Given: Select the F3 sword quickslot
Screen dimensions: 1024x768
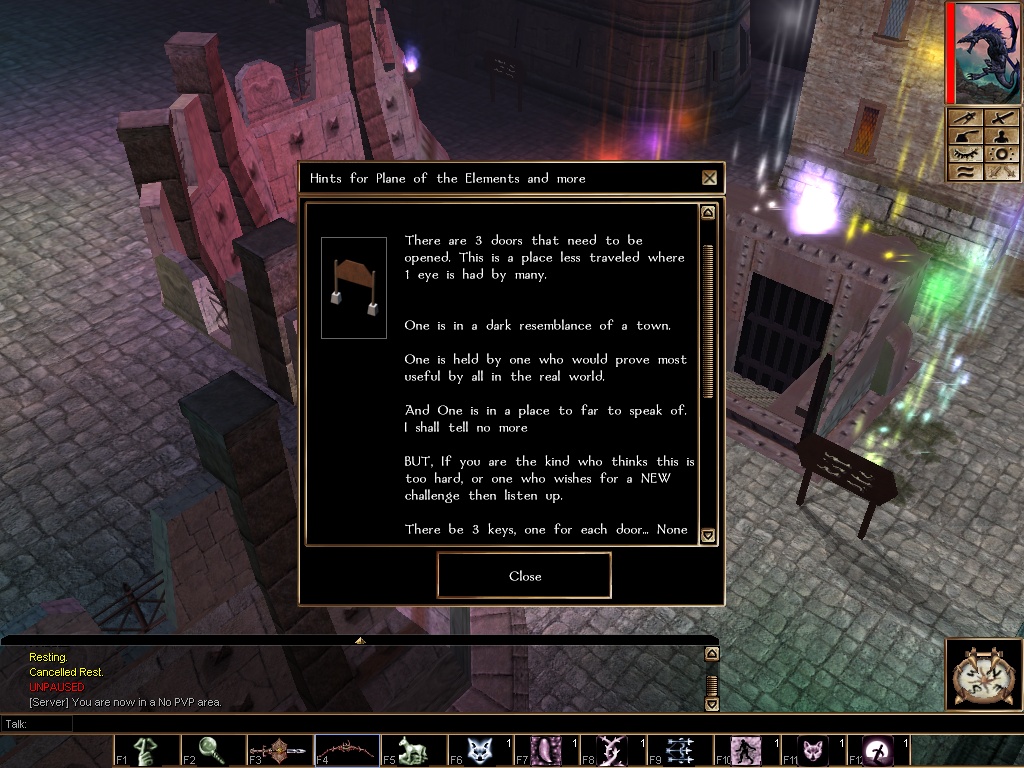Looking at the screenshot, I should pos(280,751).
